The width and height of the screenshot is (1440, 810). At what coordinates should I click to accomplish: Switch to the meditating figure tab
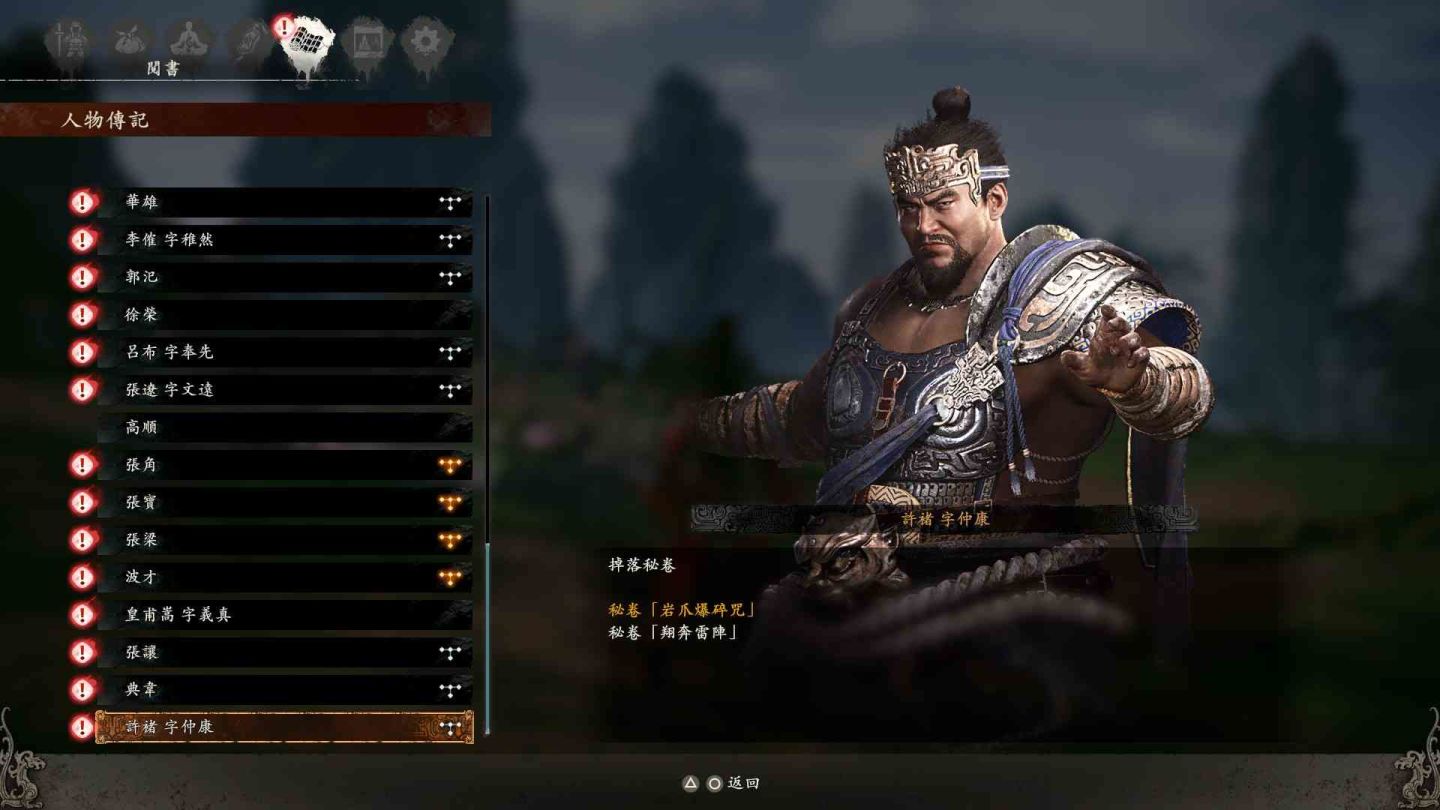[187, 42]
